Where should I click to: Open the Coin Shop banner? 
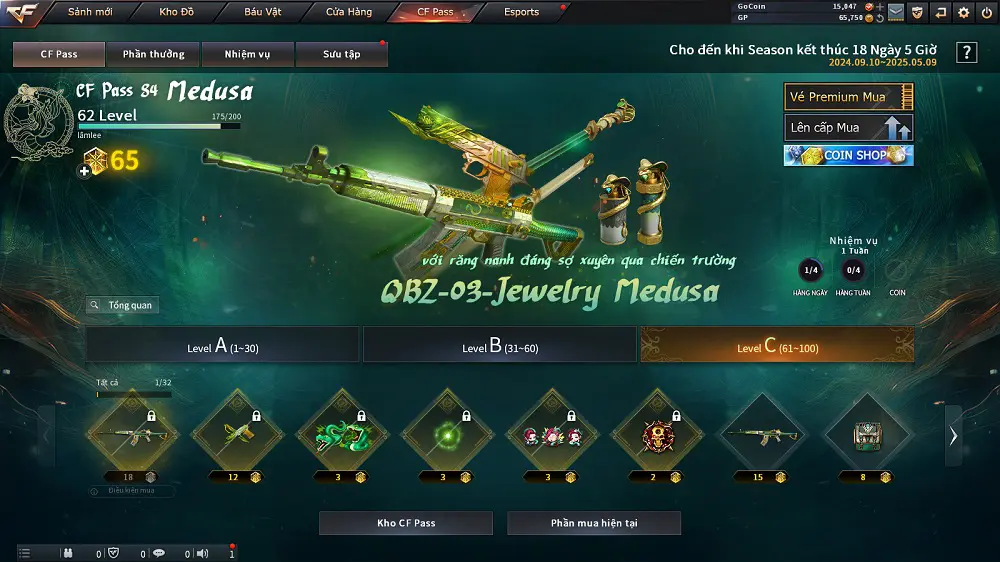point(848,156)
